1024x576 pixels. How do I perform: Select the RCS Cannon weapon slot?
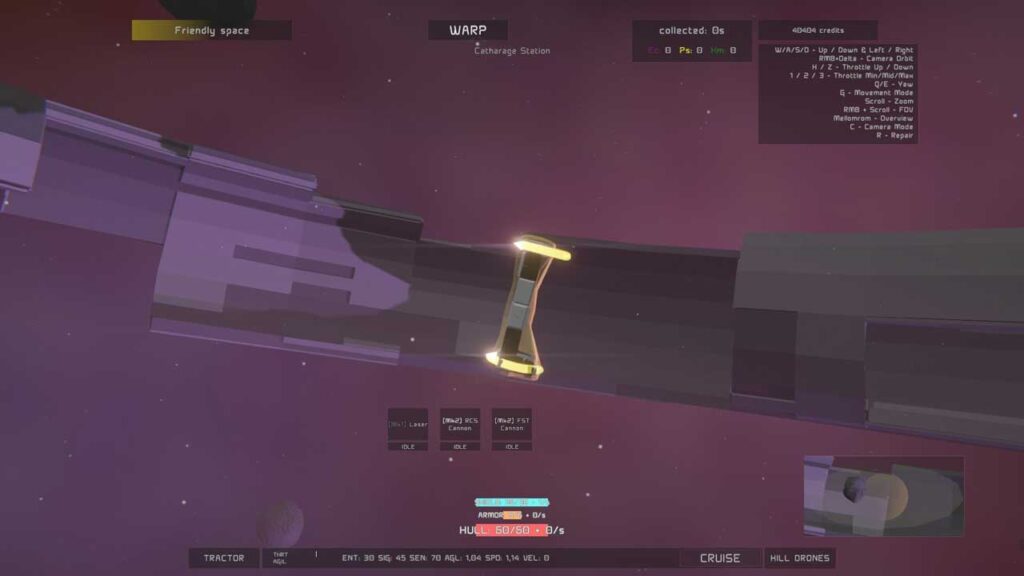point(460,425)
